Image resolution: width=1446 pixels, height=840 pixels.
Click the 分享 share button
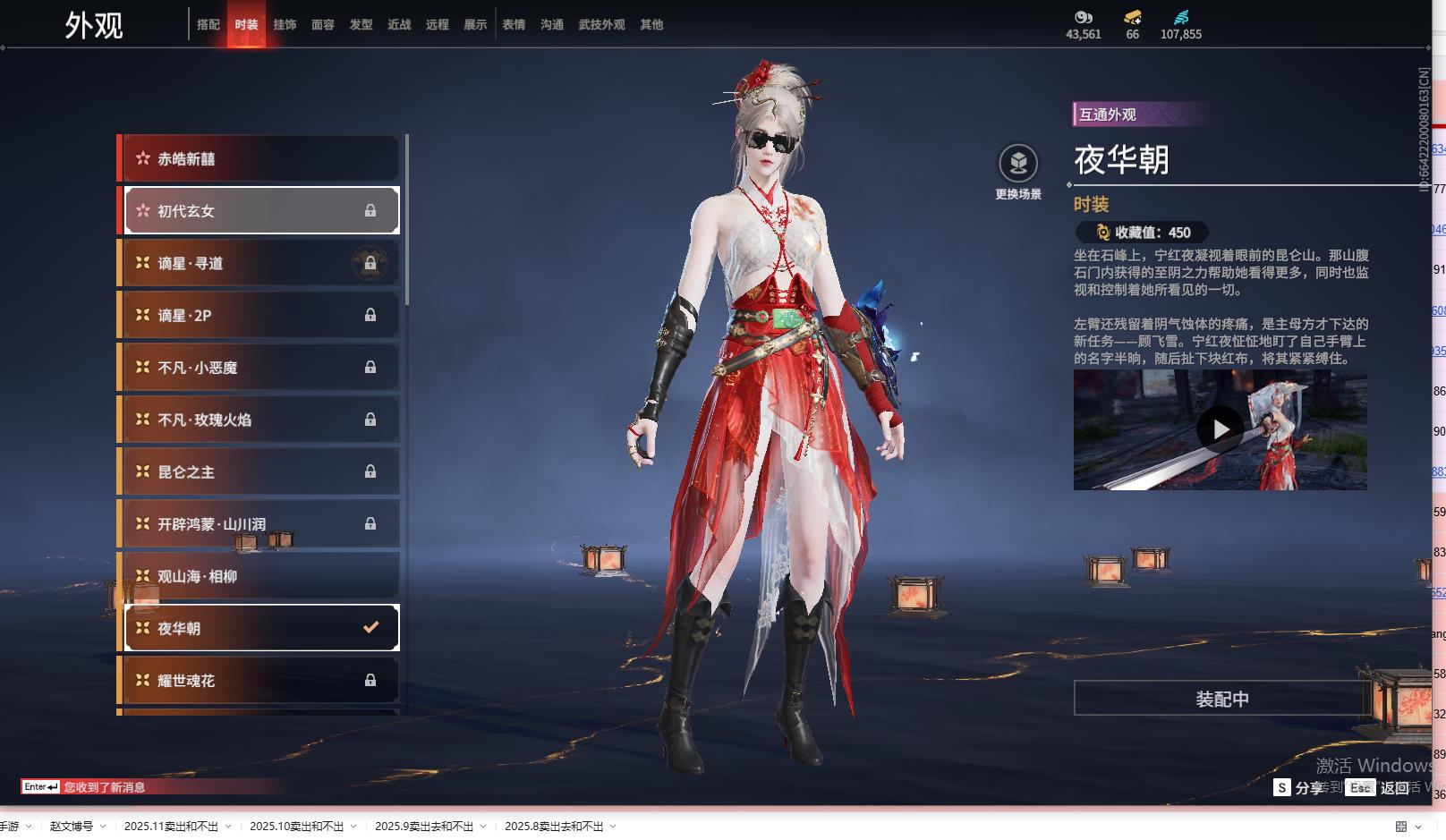click(1299, 787)
